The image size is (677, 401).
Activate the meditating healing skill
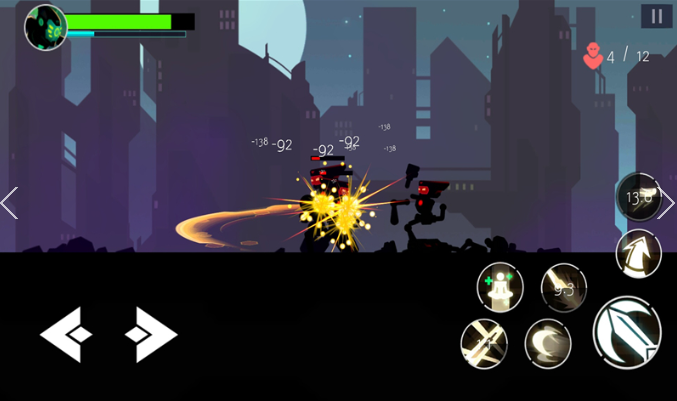(x=500, y=287)
